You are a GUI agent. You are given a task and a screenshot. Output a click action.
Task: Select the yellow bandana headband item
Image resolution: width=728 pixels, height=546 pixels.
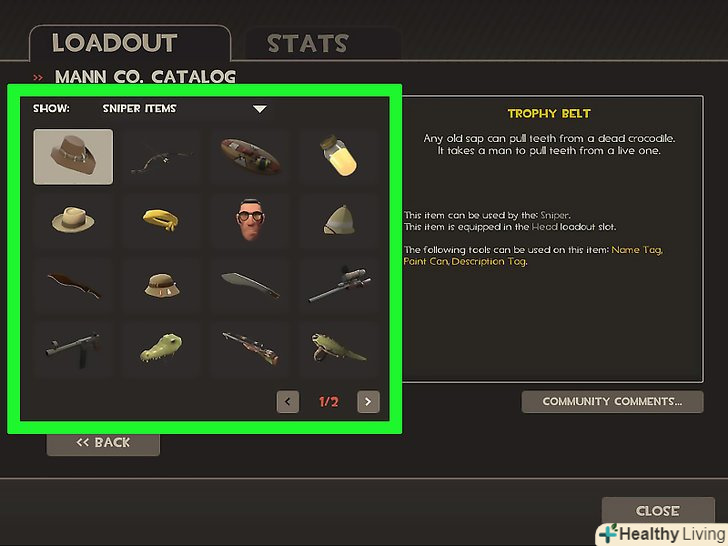coord(162,220)
